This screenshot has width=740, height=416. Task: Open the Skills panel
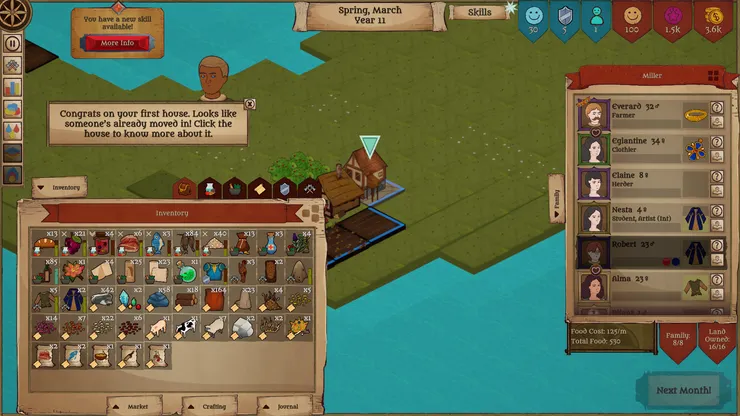(479, 13)
